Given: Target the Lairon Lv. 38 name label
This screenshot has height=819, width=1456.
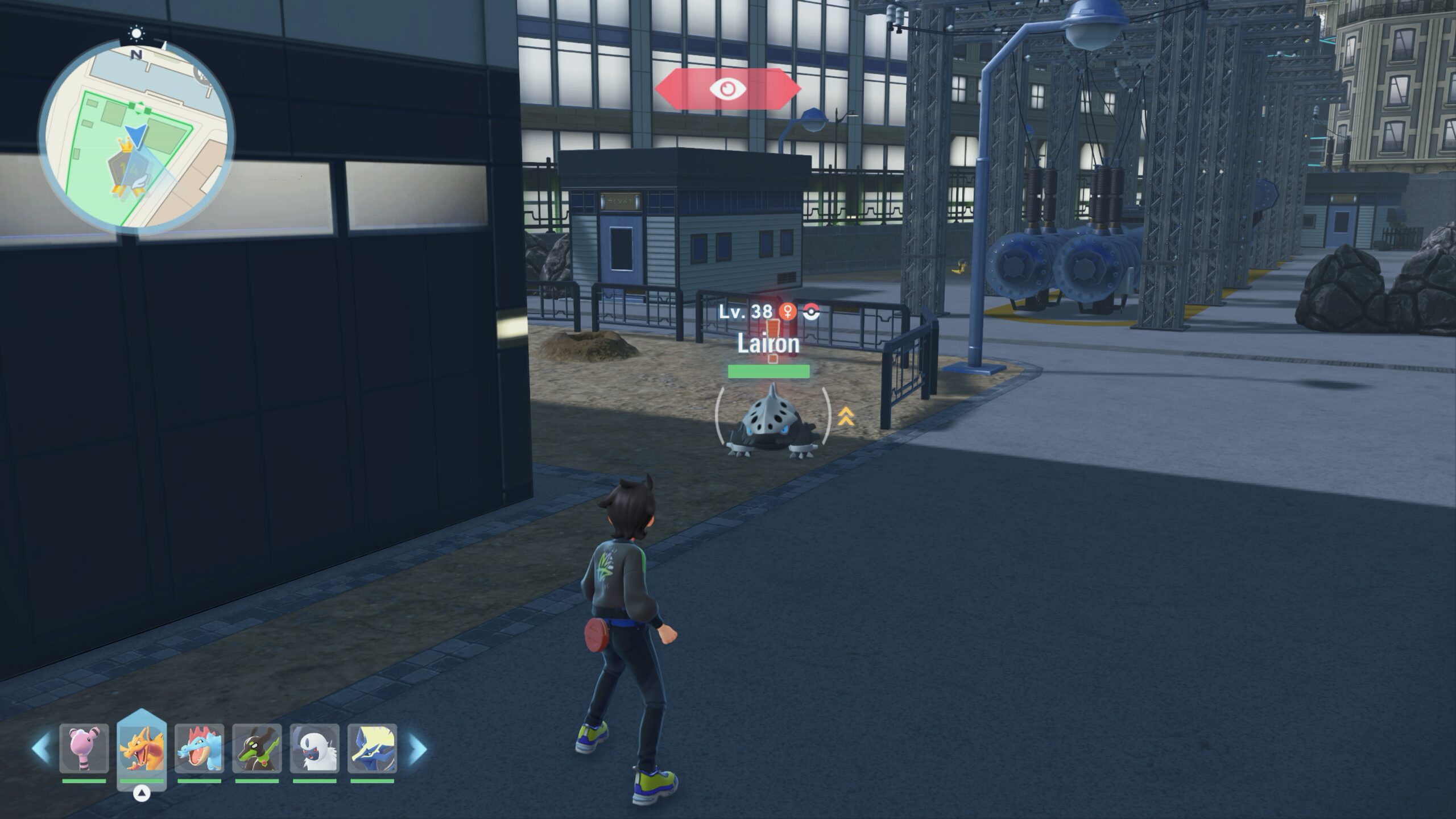Looking at the screenshot, I should tap(768, 344).
